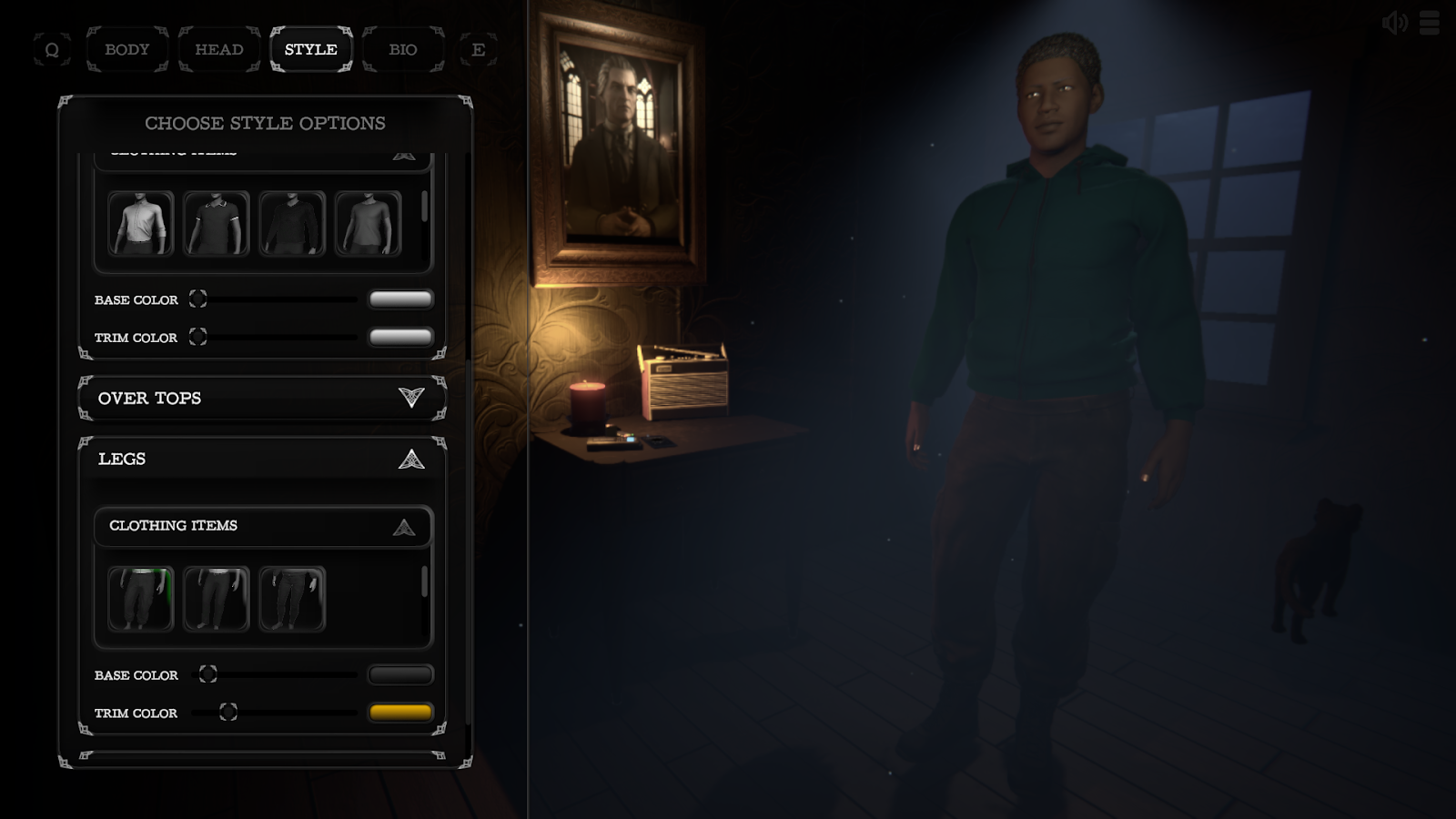This screenshot has width=1456, height=819.
Task: Select the E tab icon
Action: pos(480,49)
